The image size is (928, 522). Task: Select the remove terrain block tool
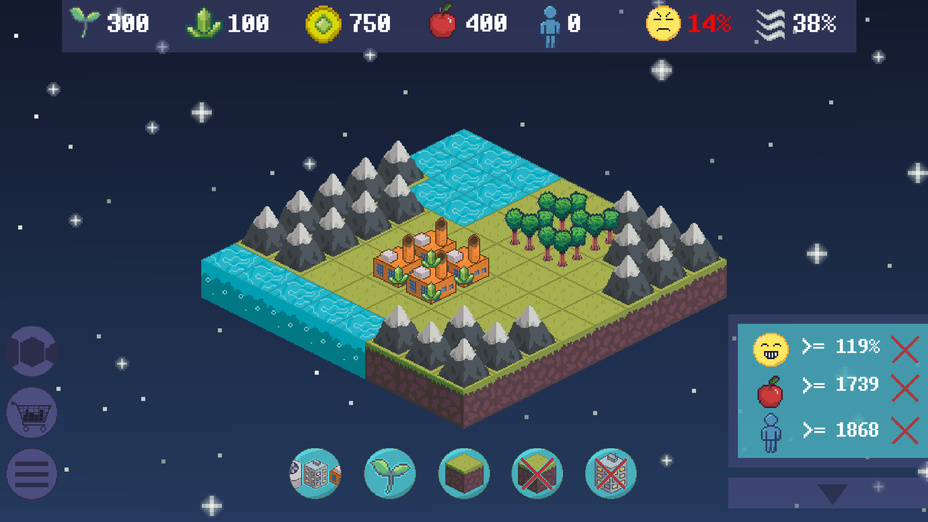point(538,473)
